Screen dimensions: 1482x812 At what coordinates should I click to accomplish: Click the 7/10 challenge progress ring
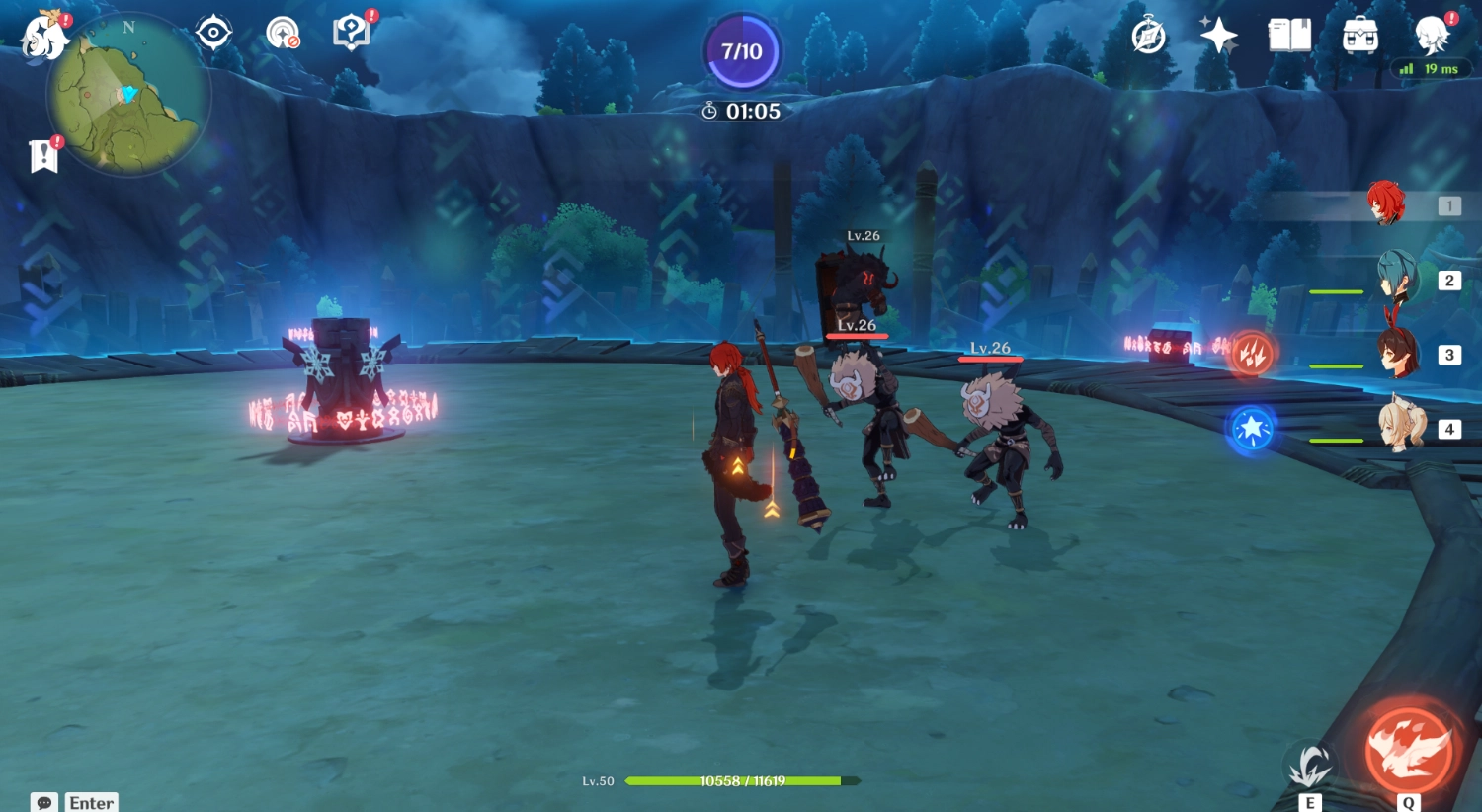point(743,52)
